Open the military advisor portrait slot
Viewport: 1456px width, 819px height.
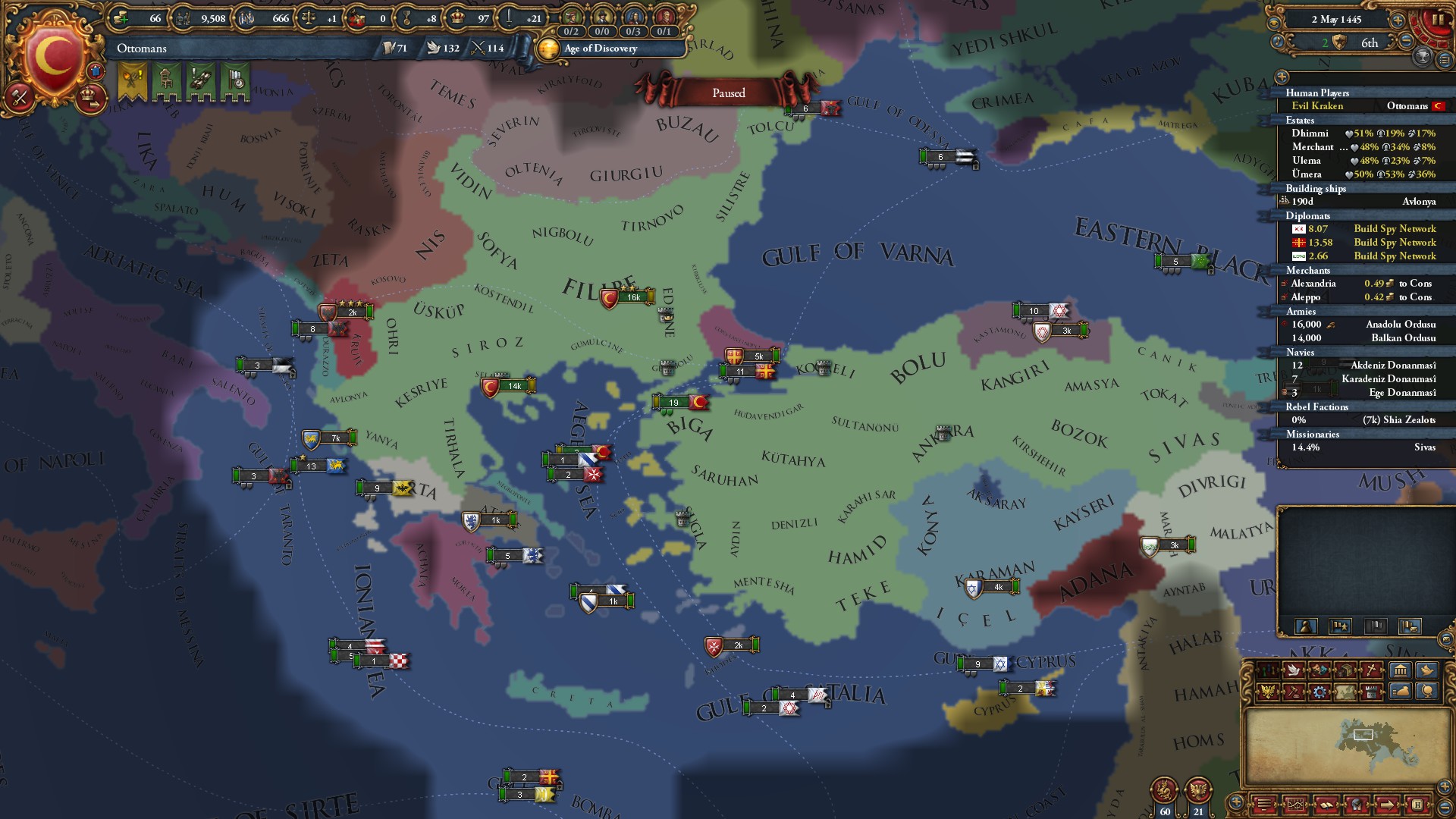tap(664, 17)
